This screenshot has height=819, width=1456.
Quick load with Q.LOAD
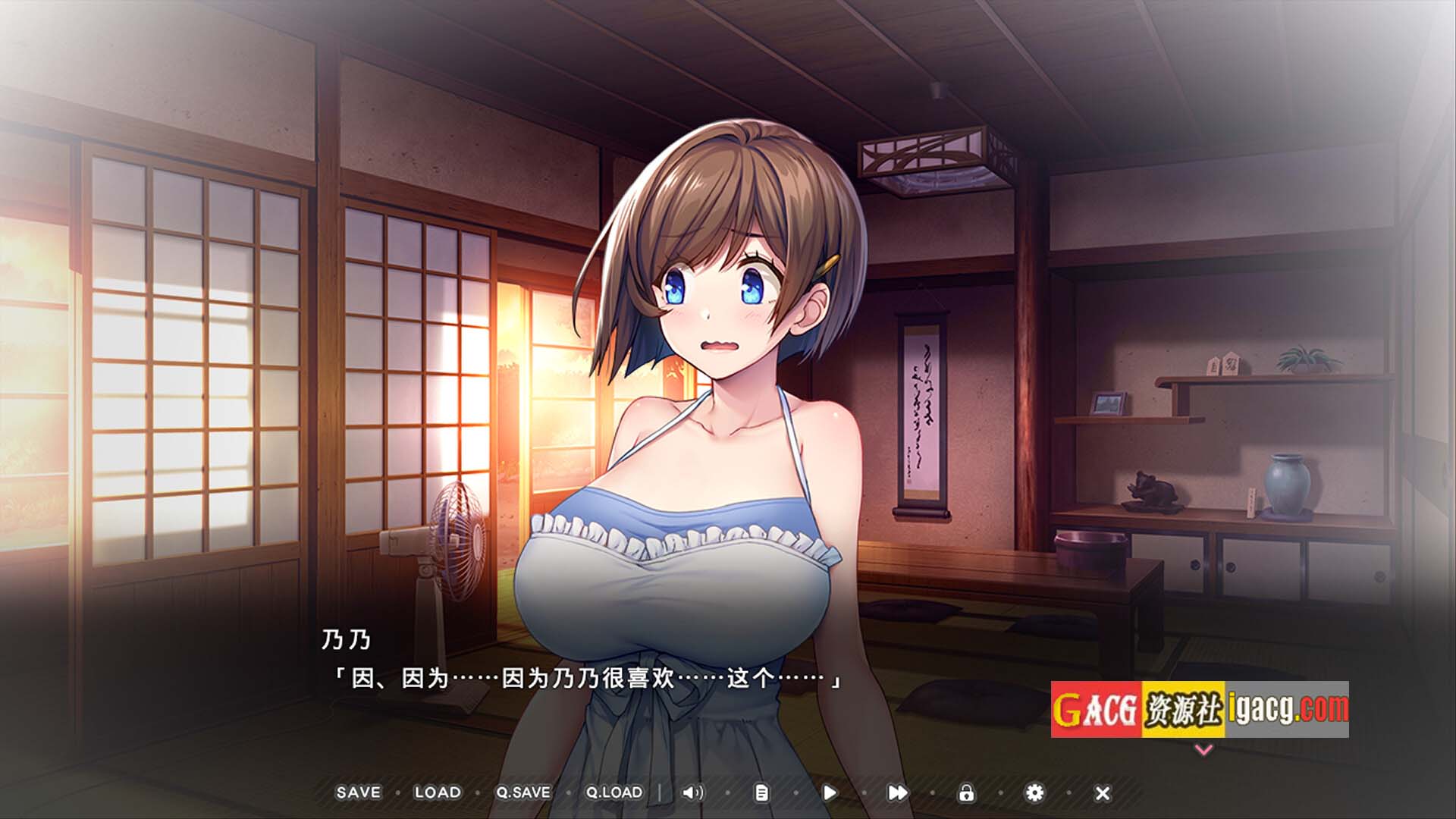[614, 792]
